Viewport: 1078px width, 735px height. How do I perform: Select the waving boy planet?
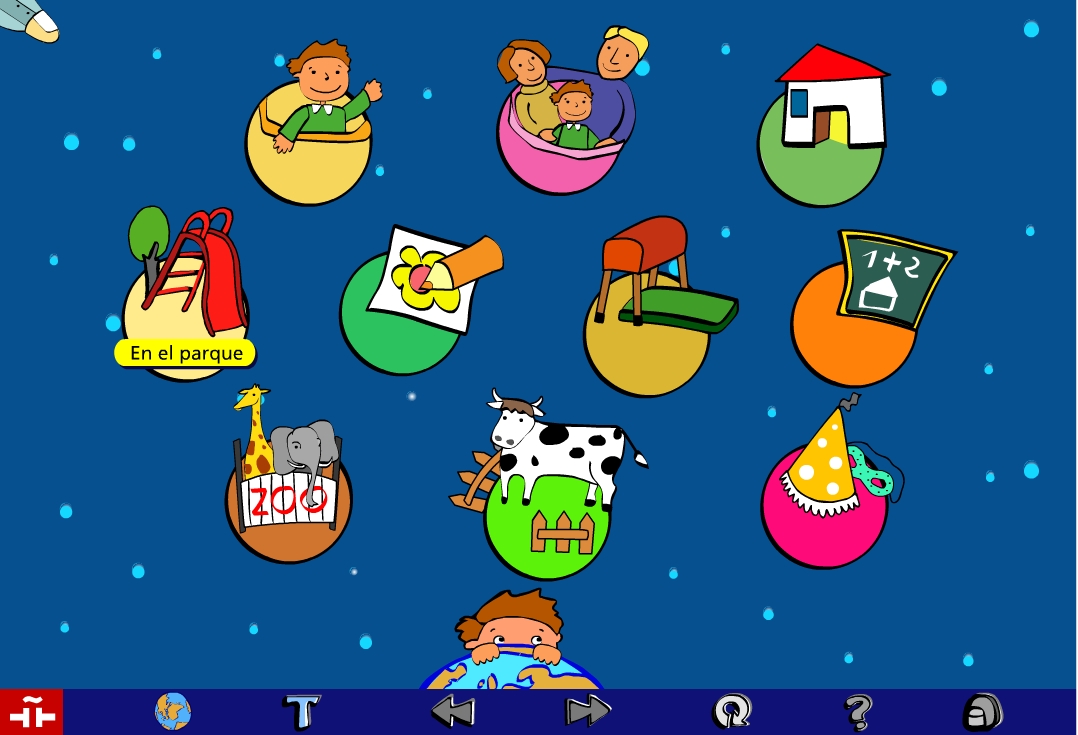point(309,130)
